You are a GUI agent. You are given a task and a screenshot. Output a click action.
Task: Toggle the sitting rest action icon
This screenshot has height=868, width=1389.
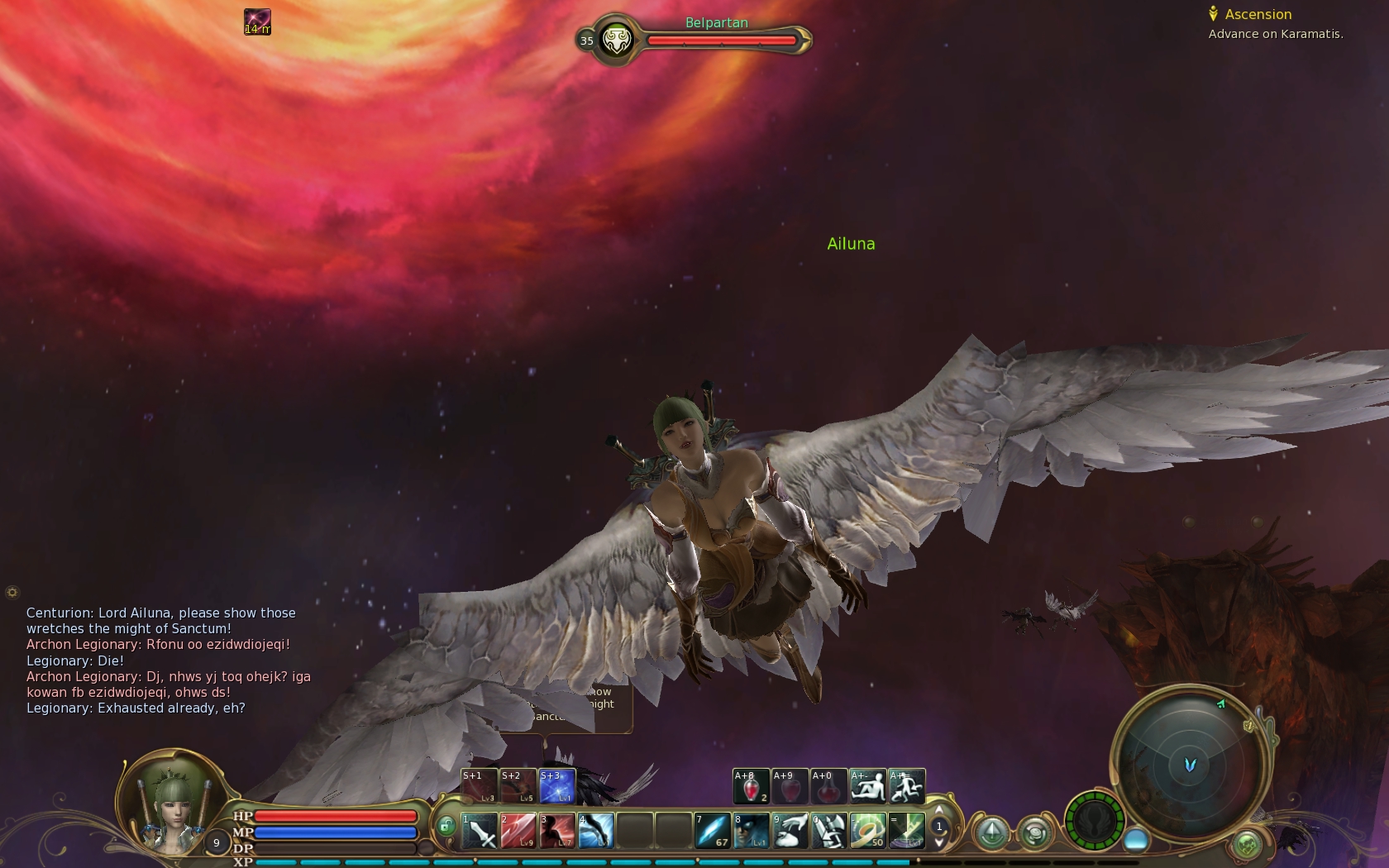pyautogui.click(x=868, y=786)
